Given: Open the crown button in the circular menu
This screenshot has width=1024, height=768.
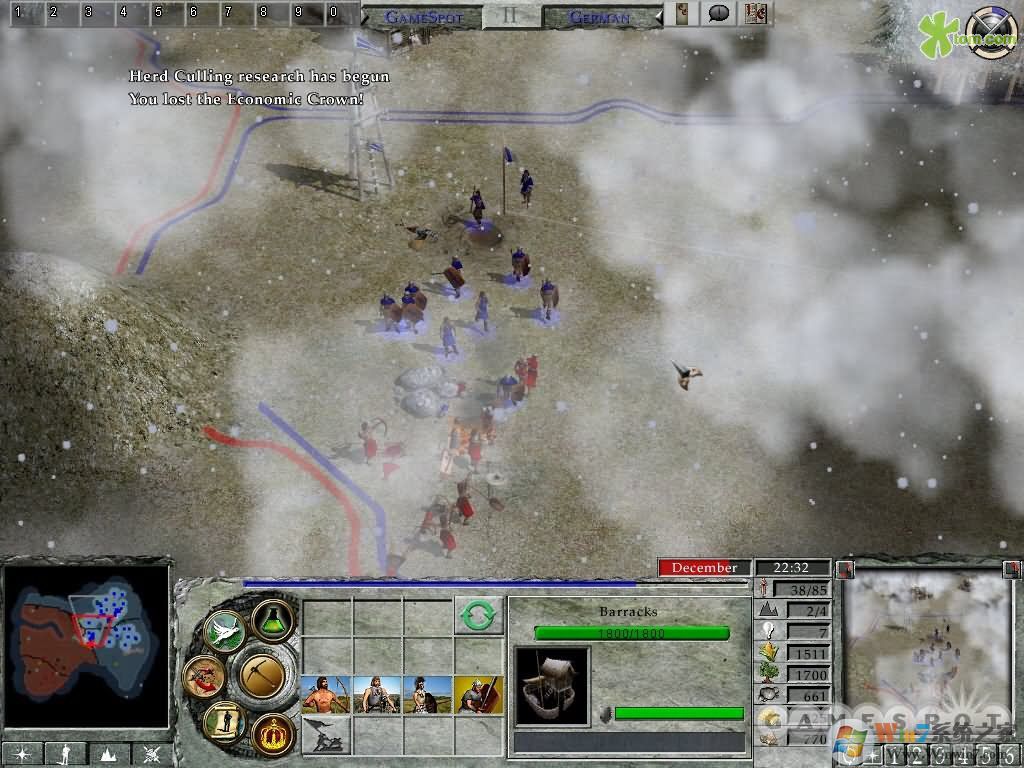Looking at the screenshot, I should click(272, 733).
